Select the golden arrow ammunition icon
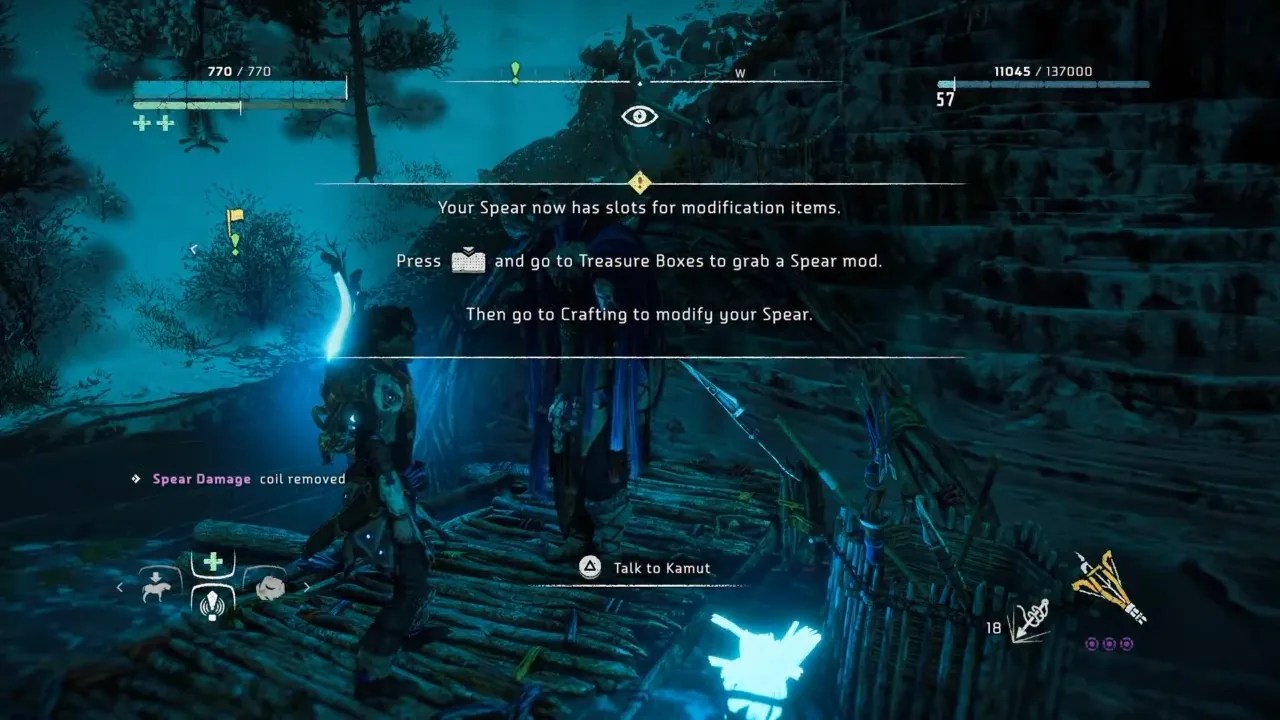1280x720 pixels. coord(1105,585)
